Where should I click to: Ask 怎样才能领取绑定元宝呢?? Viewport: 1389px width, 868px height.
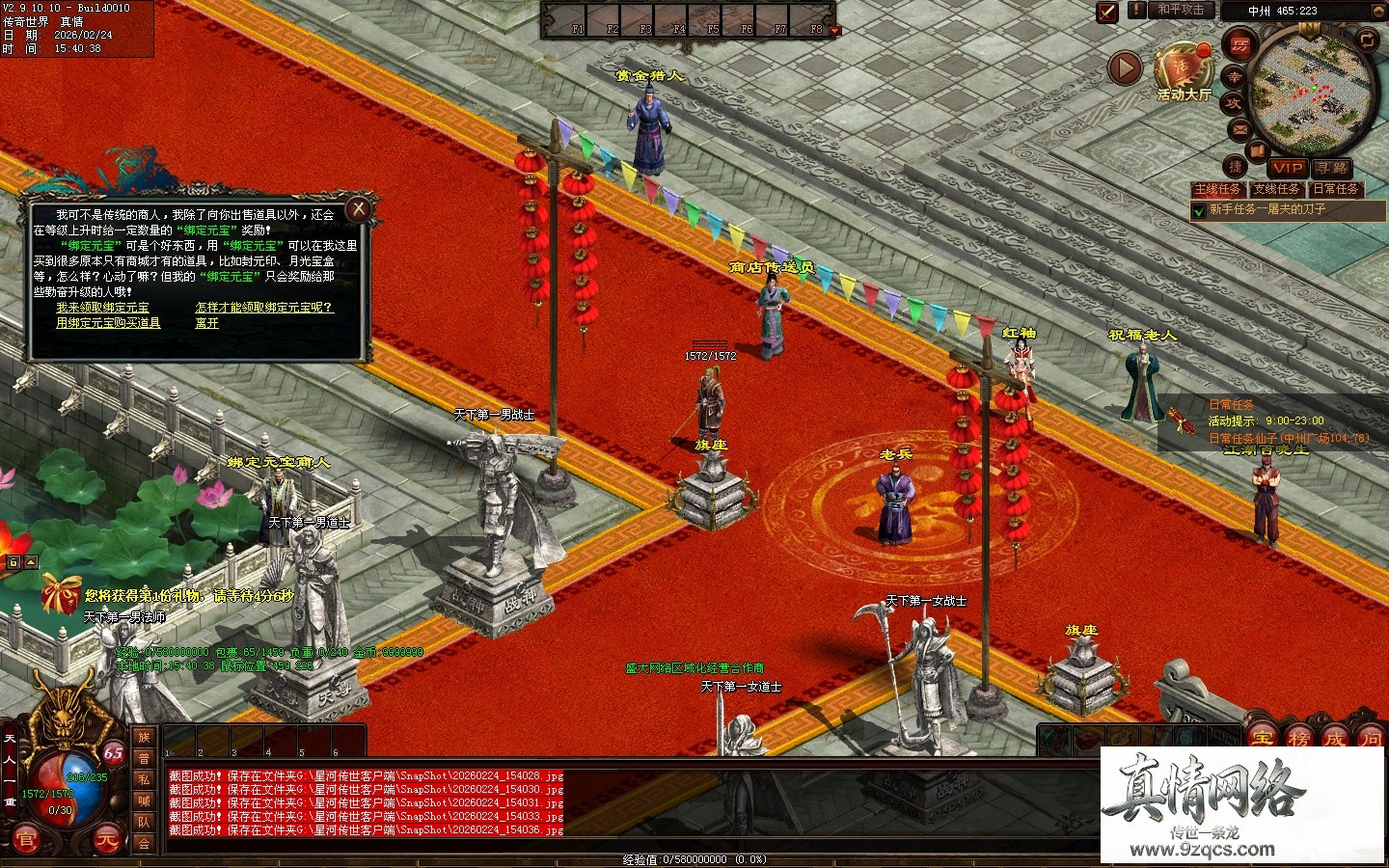(x=264, y=308)
